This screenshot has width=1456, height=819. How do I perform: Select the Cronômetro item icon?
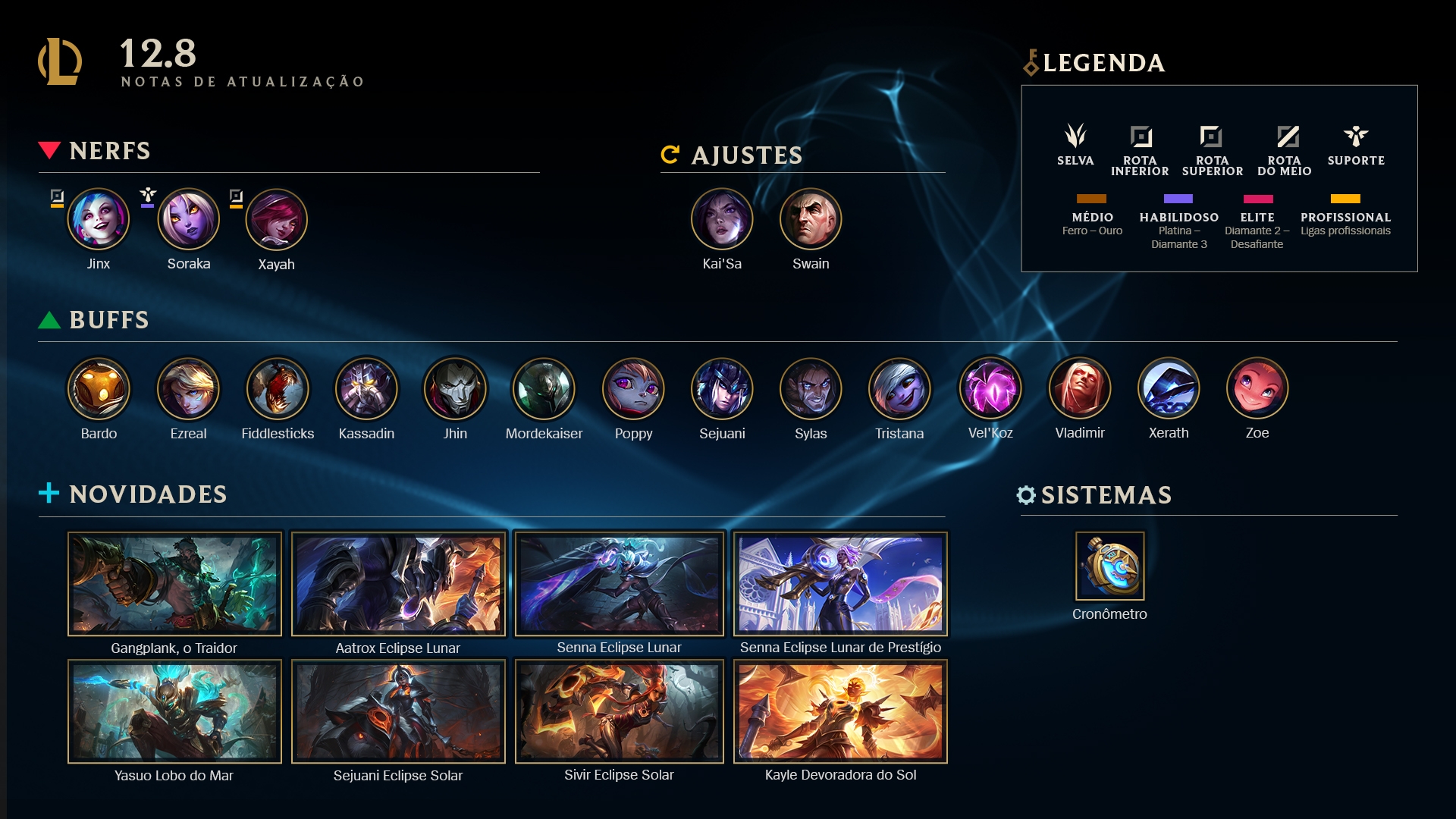pos(1109,566)
